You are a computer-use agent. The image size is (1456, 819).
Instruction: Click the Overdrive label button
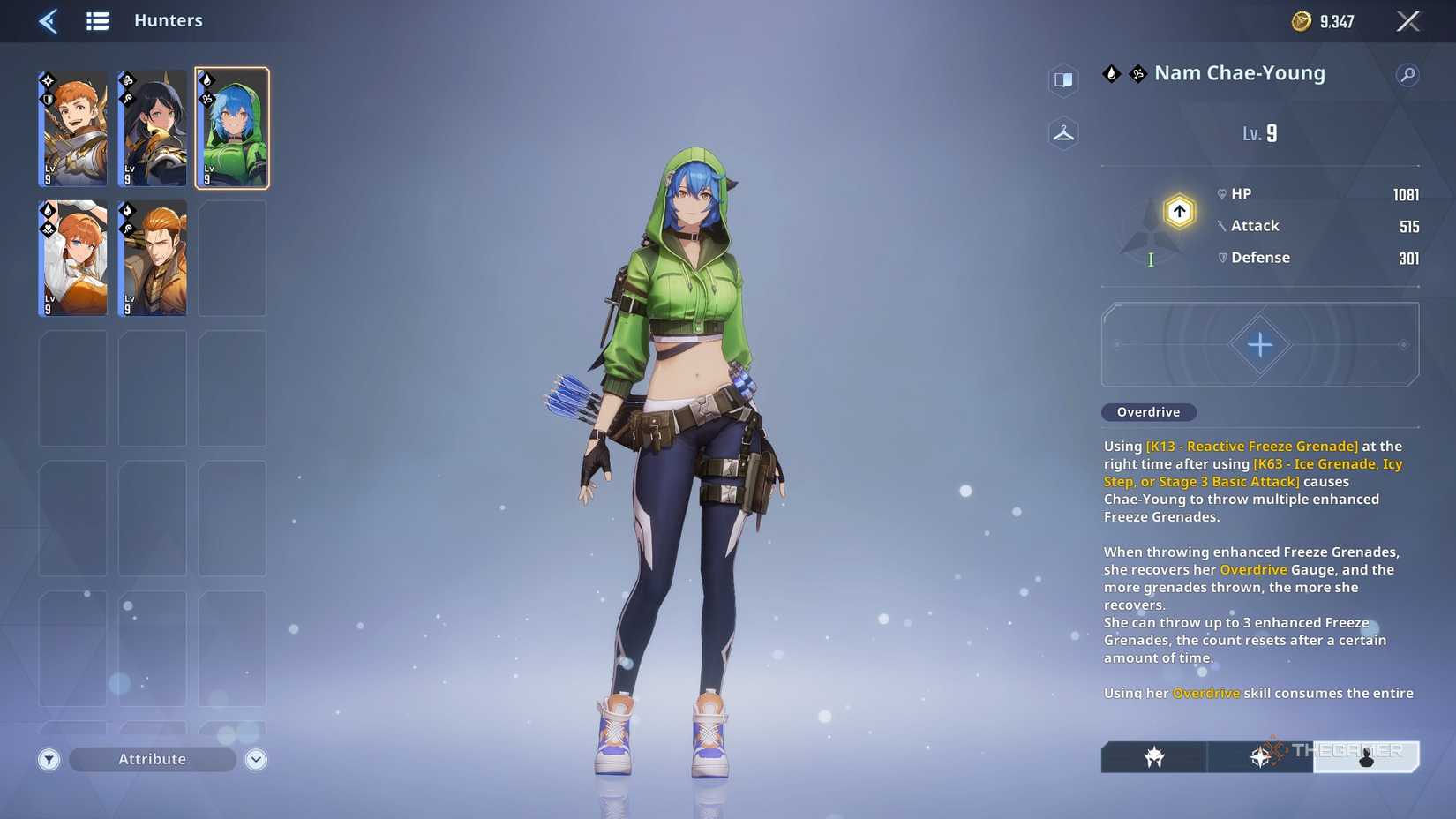[1148, 411]
